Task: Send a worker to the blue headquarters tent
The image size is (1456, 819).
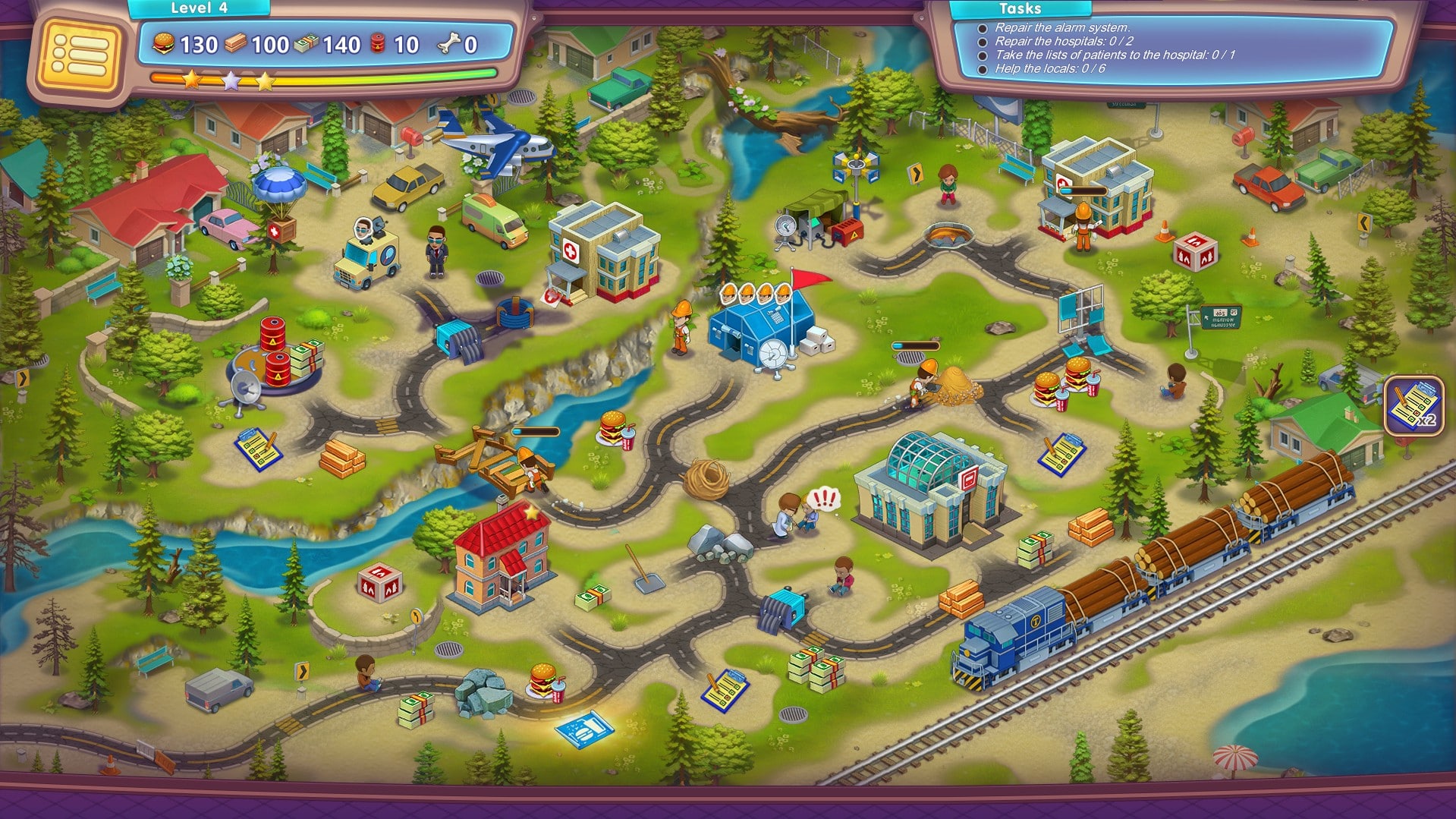Action: click(x=759, y=326)
